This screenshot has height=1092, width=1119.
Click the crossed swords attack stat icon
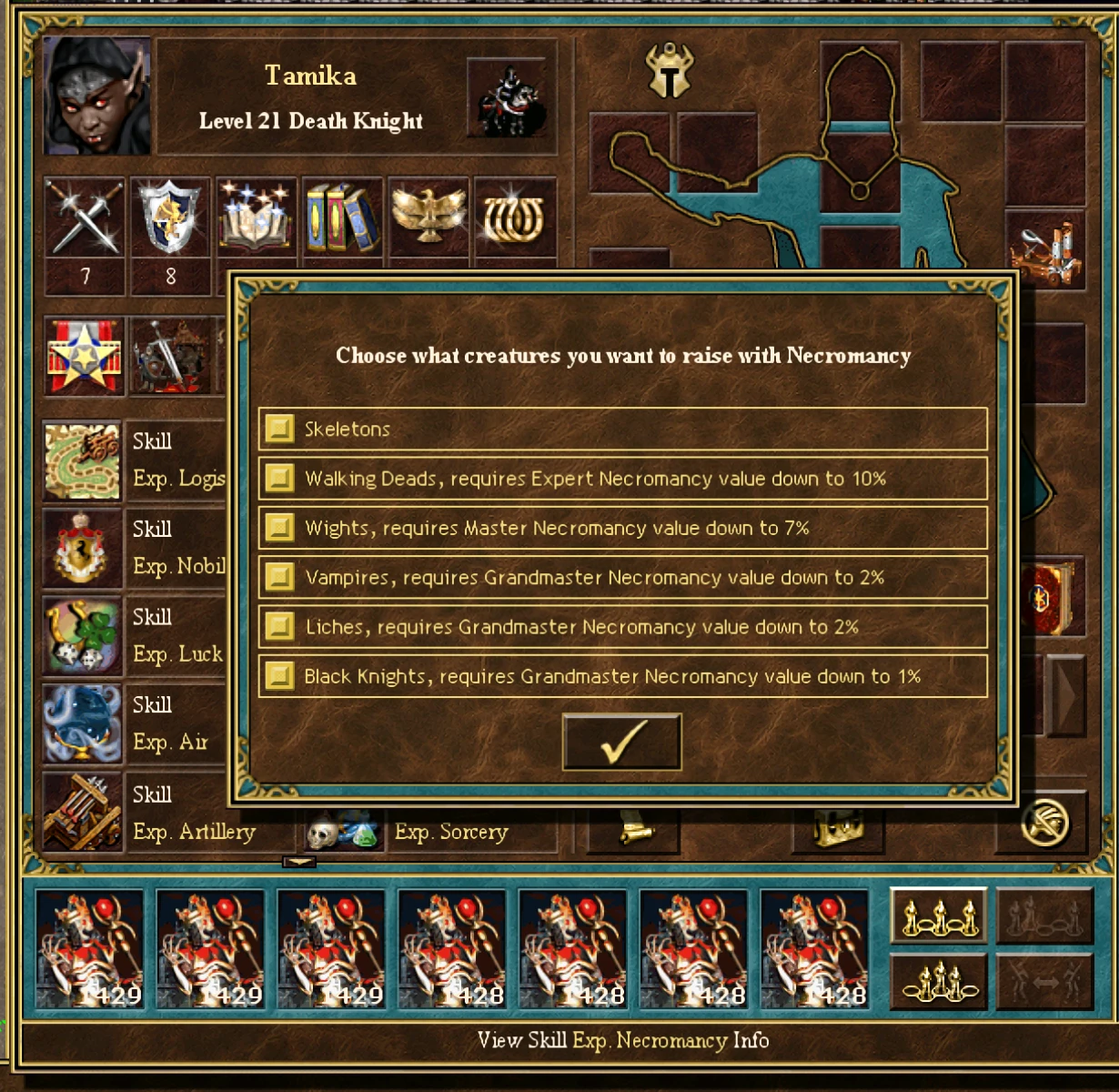[85, 218]
